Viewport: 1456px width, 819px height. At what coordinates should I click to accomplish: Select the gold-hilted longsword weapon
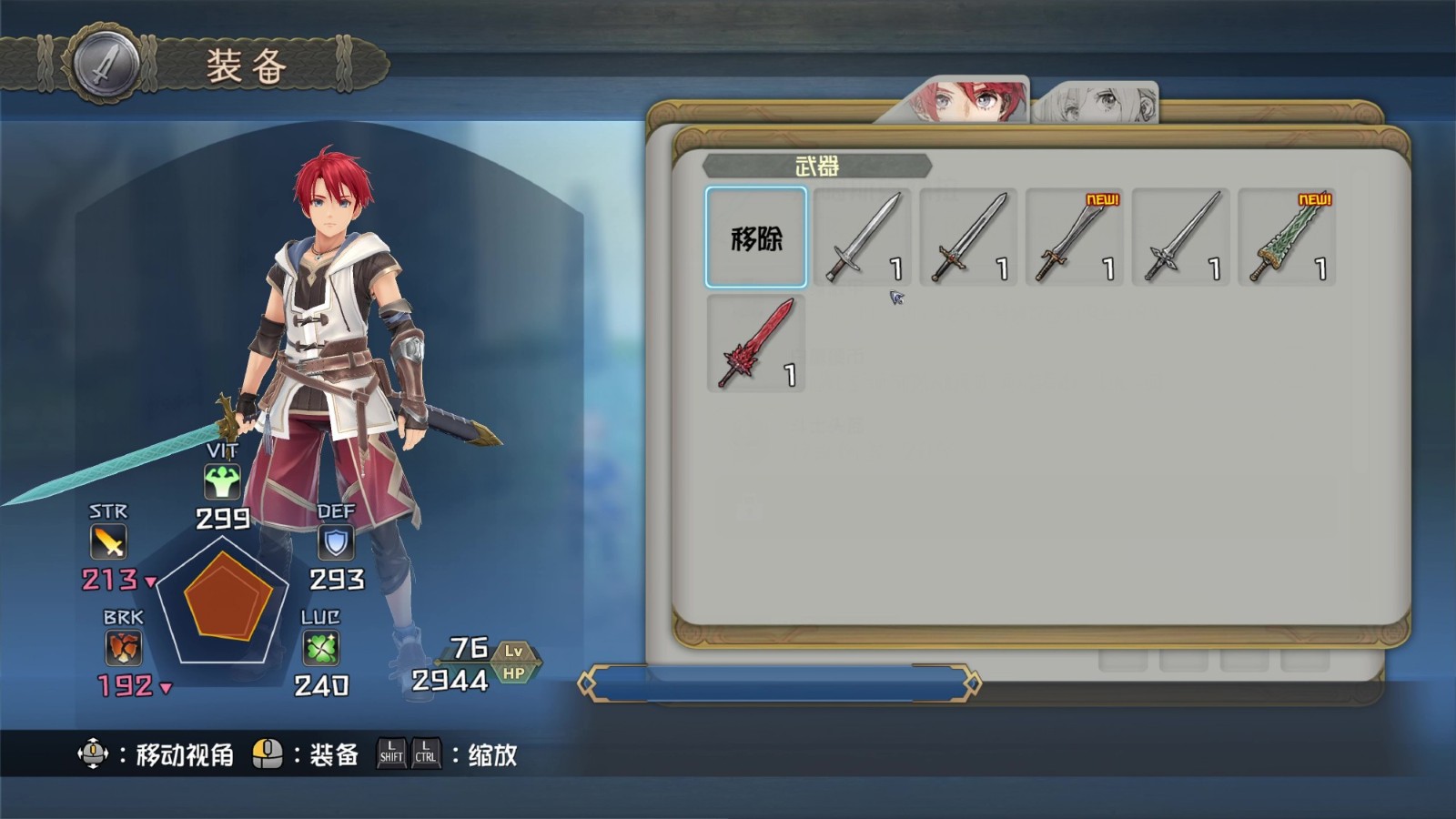(968, 237)
